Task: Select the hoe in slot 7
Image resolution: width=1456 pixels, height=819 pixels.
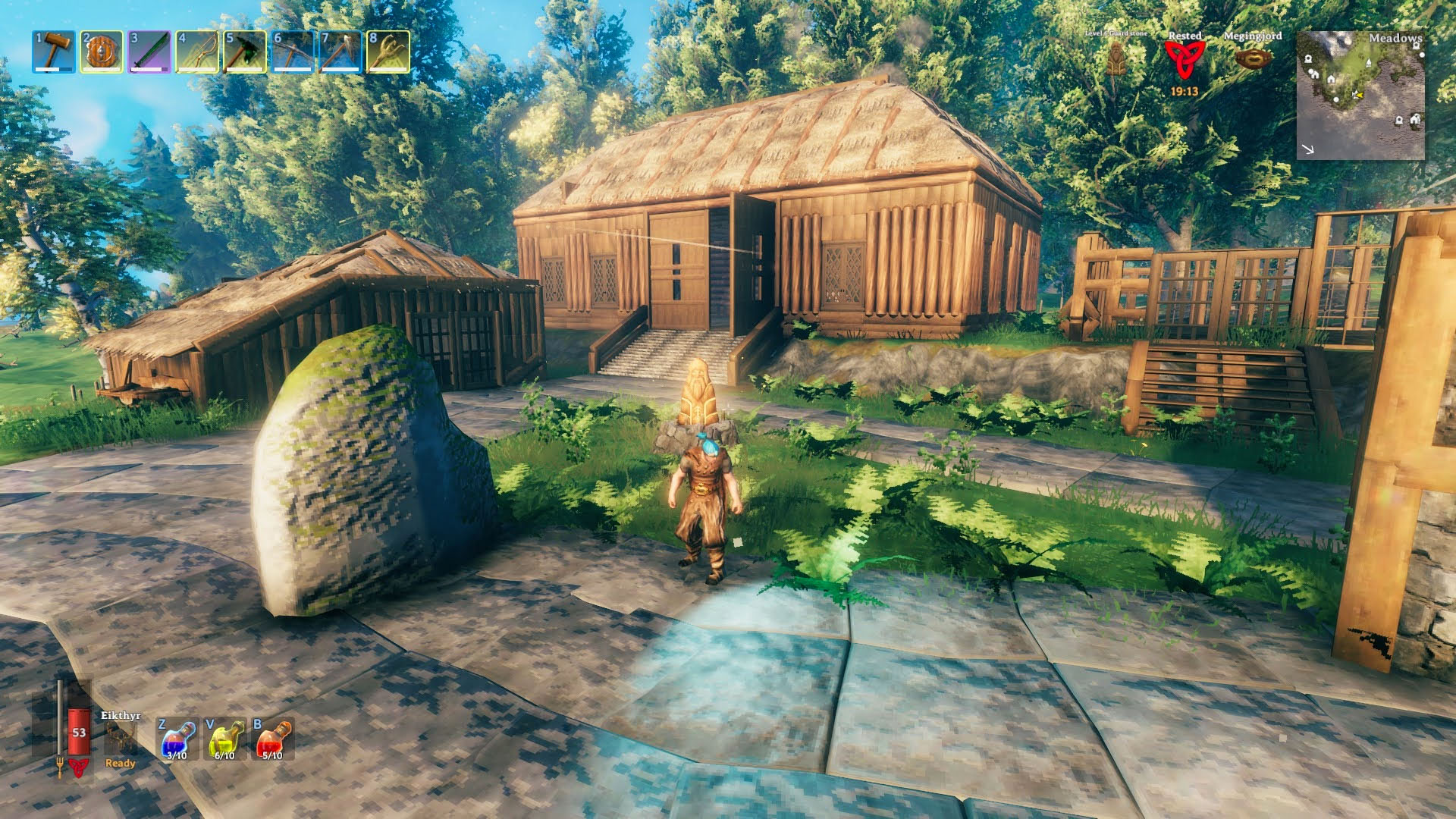Action: point(340,52)
